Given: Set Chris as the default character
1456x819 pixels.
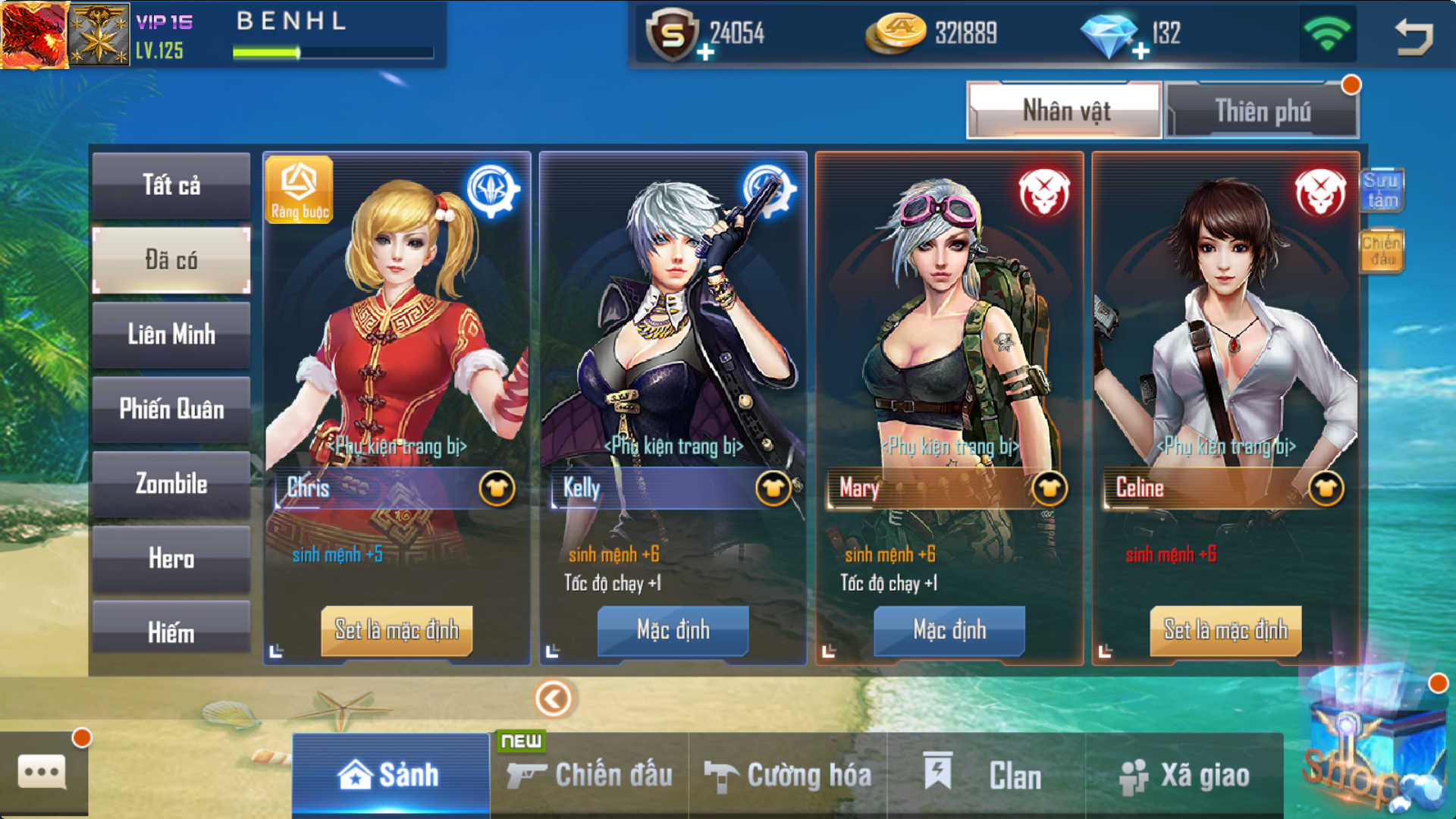Looking at the screenshot, I should pos(397,629).
